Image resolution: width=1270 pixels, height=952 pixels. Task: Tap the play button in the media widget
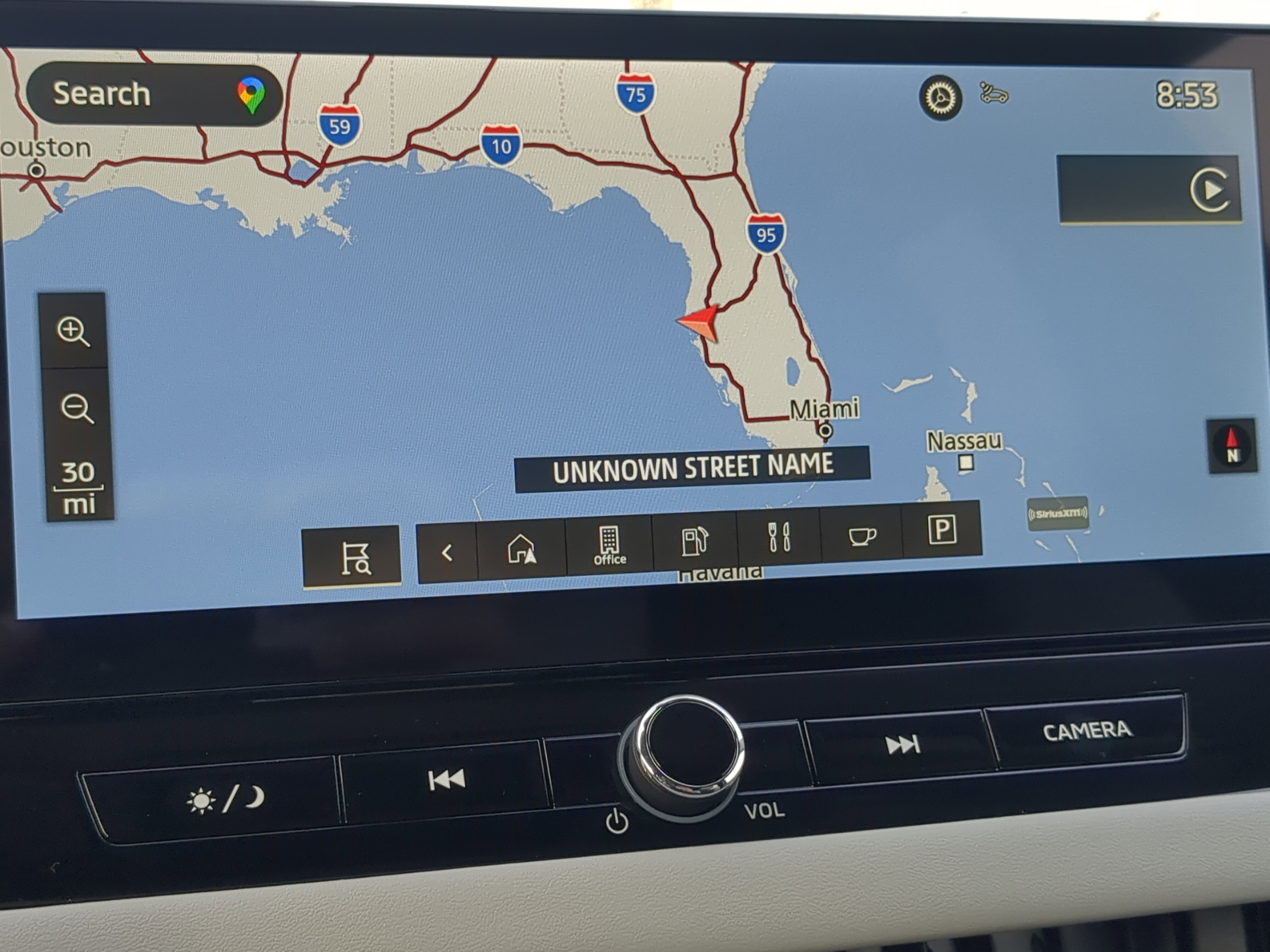1210,190
